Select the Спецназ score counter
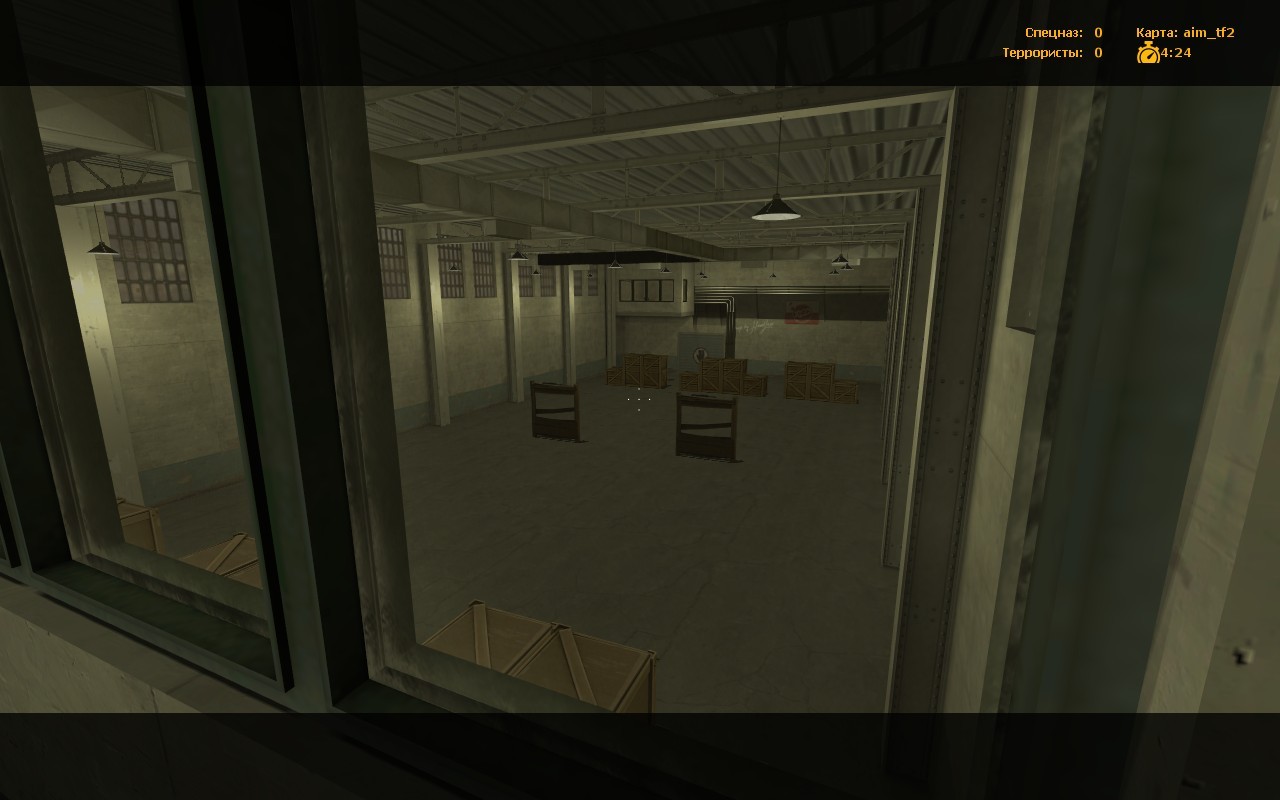Screen dimensions: 1280x800 [1096, 32]
